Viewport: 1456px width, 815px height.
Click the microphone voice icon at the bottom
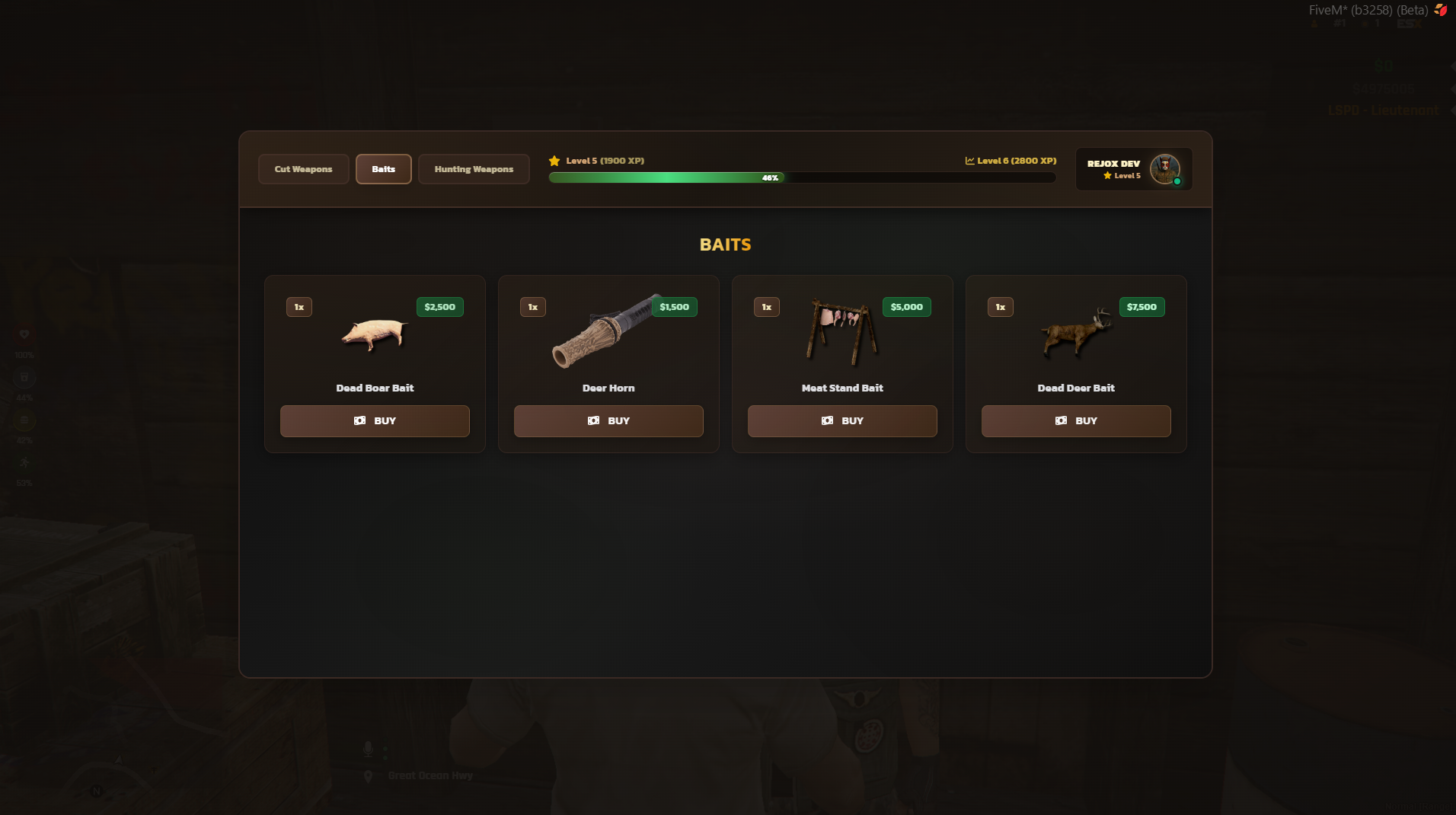click(x=369, y=749)
